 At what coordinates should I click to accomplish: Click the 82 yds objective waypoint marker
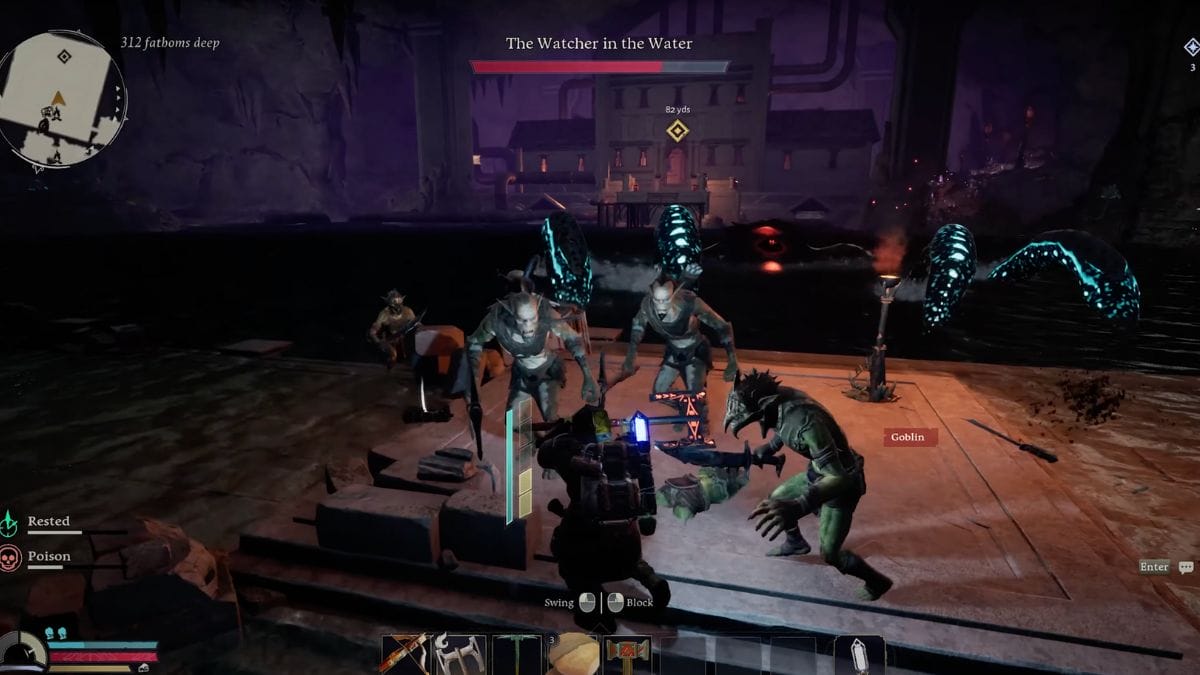[x=678, y=131]
